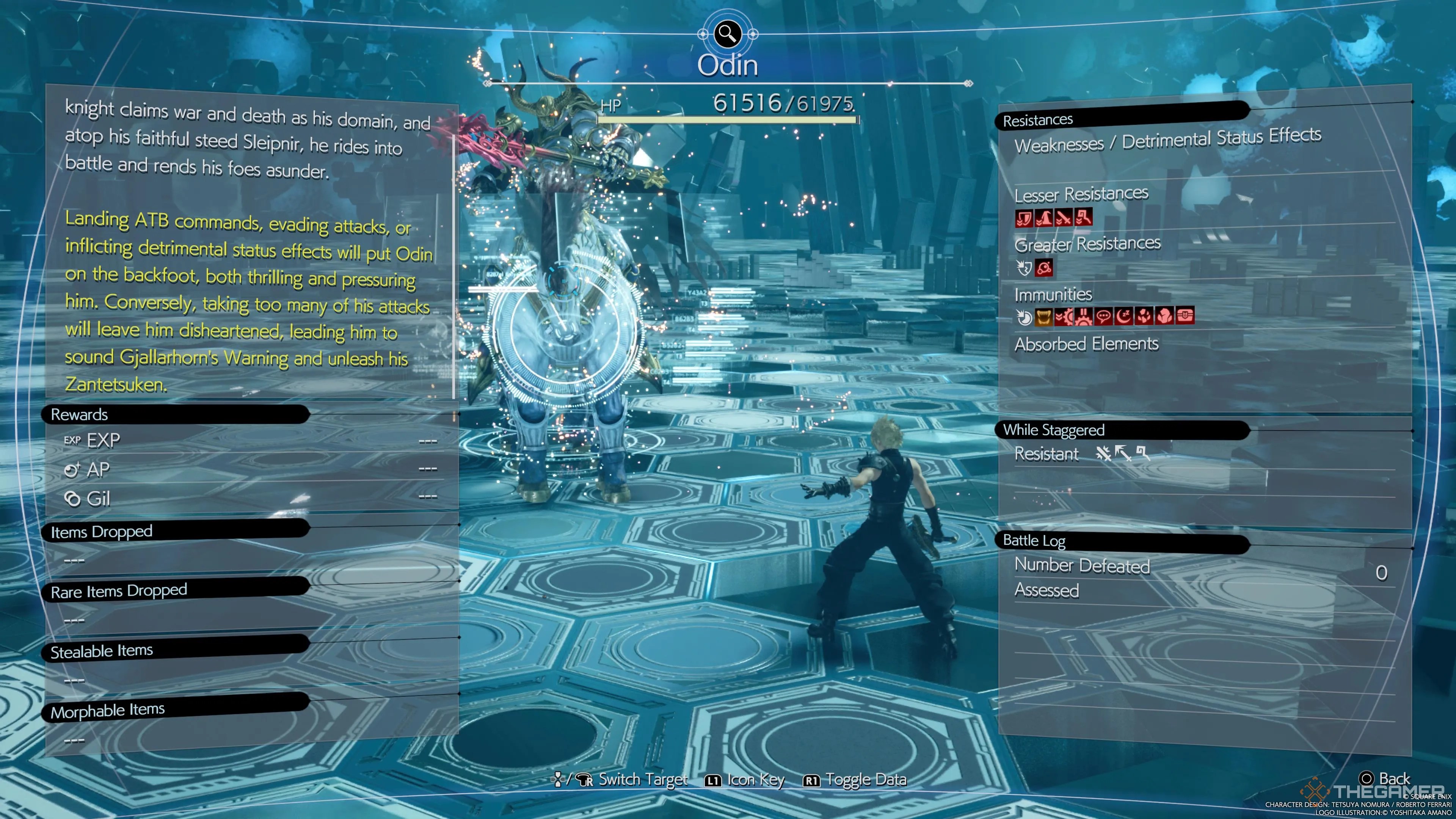The width and height of the screenshot is (1456, 819).
Task: Click the silence speech bubble immunity icon
Action: tap(1103, 318)
